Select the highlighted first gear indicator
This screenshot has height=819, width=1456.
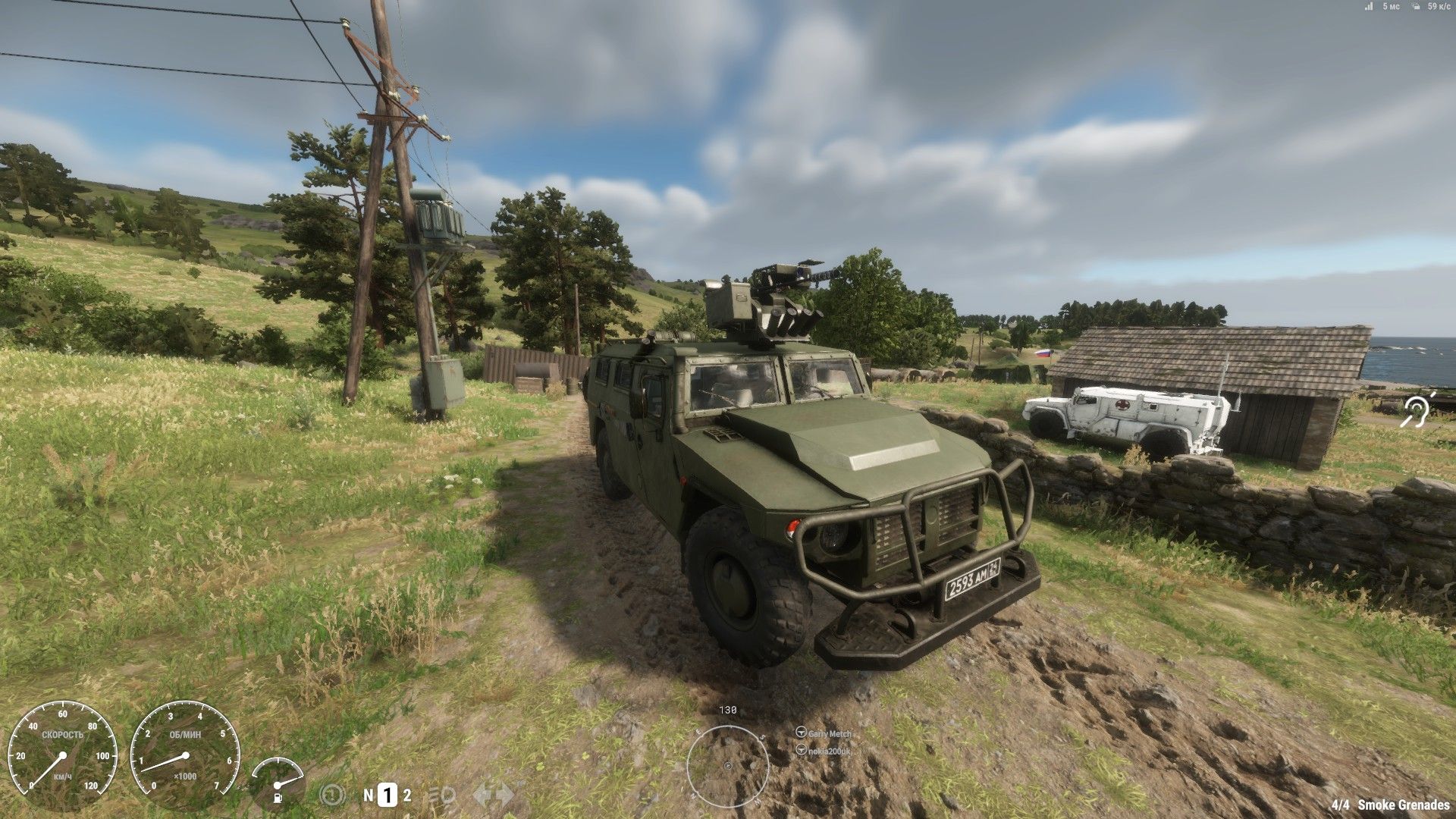coord(388,795)
